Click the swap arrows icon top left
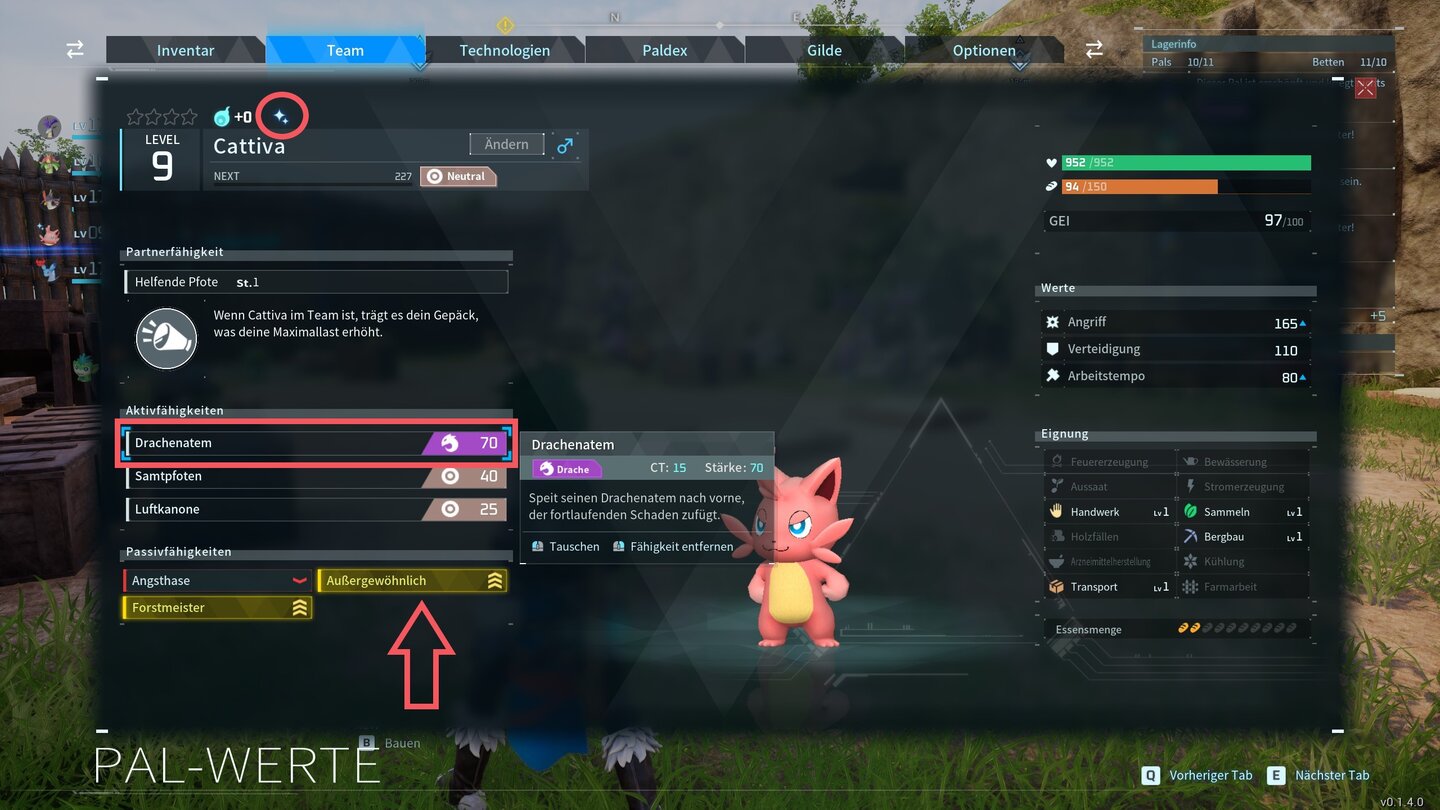Image resolution: width=1440 pixels, height=810 pixels. 75,49
